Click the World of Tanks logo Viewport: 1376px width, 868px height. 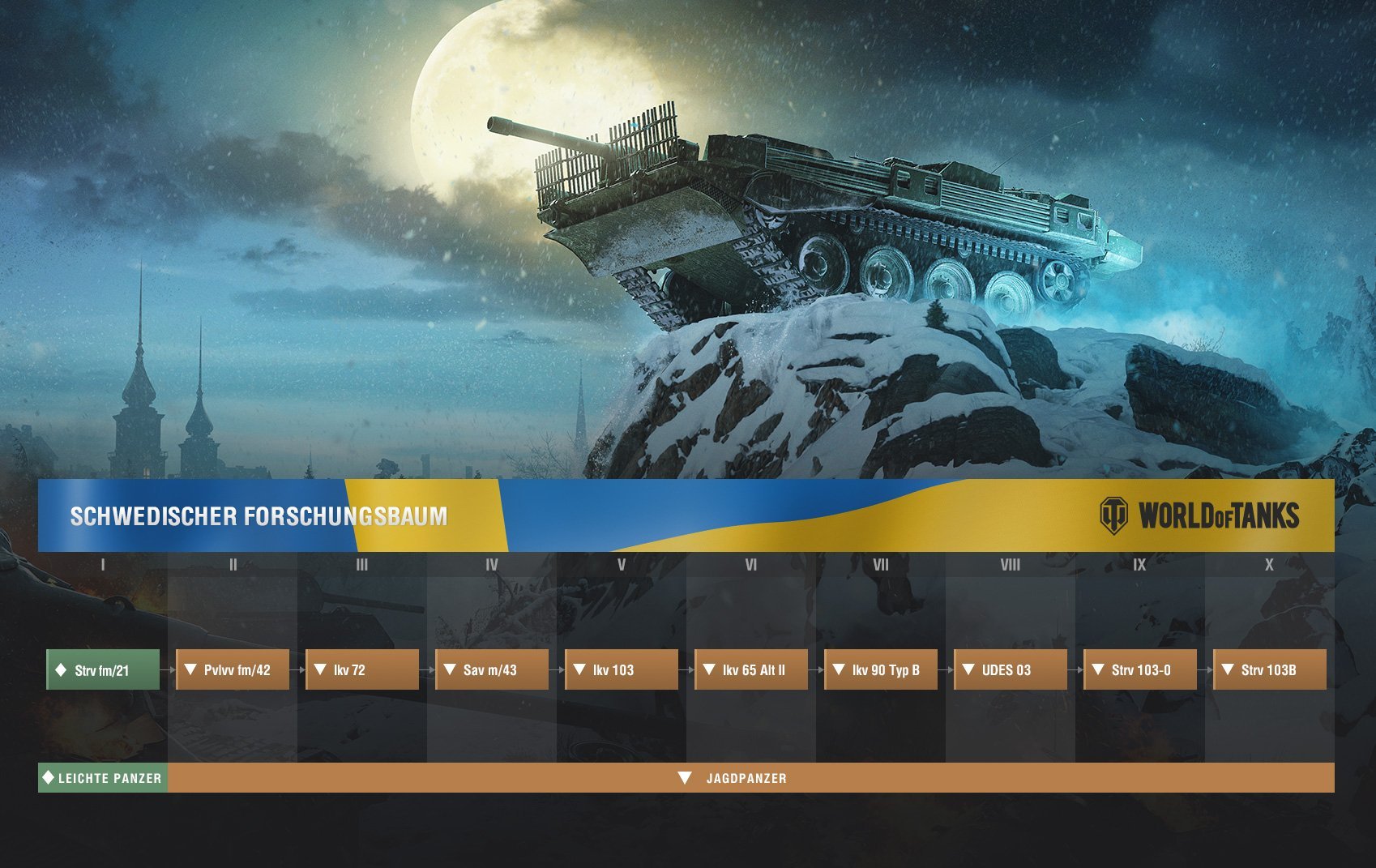tap(1199, 516)
